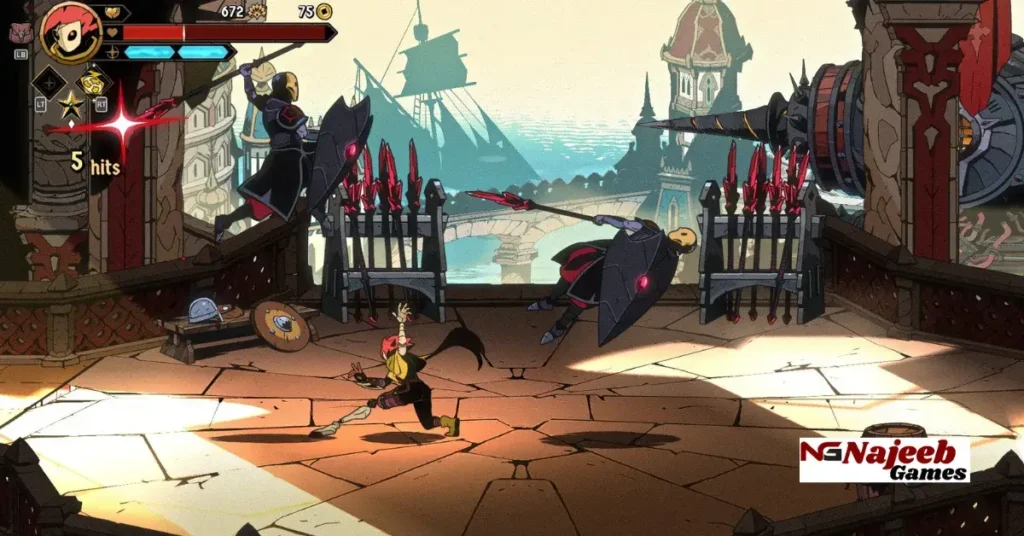1024x536 pixels.
Task: Open the pink backpack icon
Action: click(x=18, y=32)
